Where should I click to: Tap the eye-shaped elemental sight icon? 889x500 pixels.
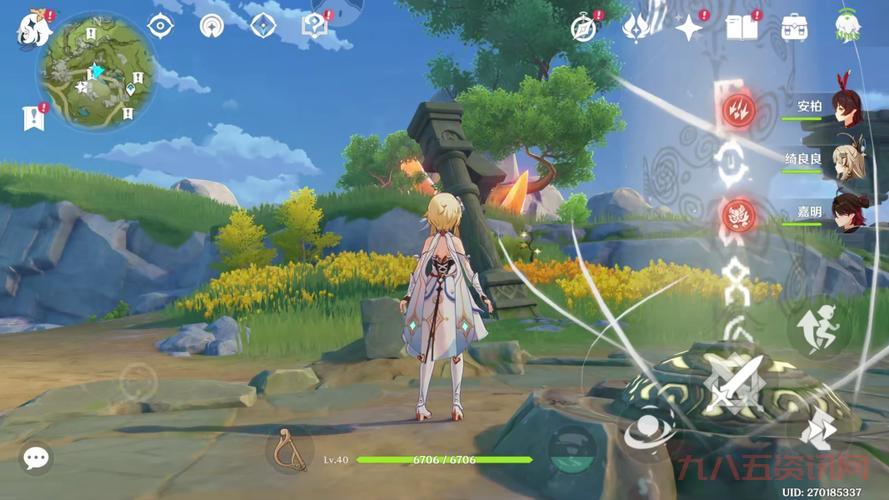tap(160, 26)
